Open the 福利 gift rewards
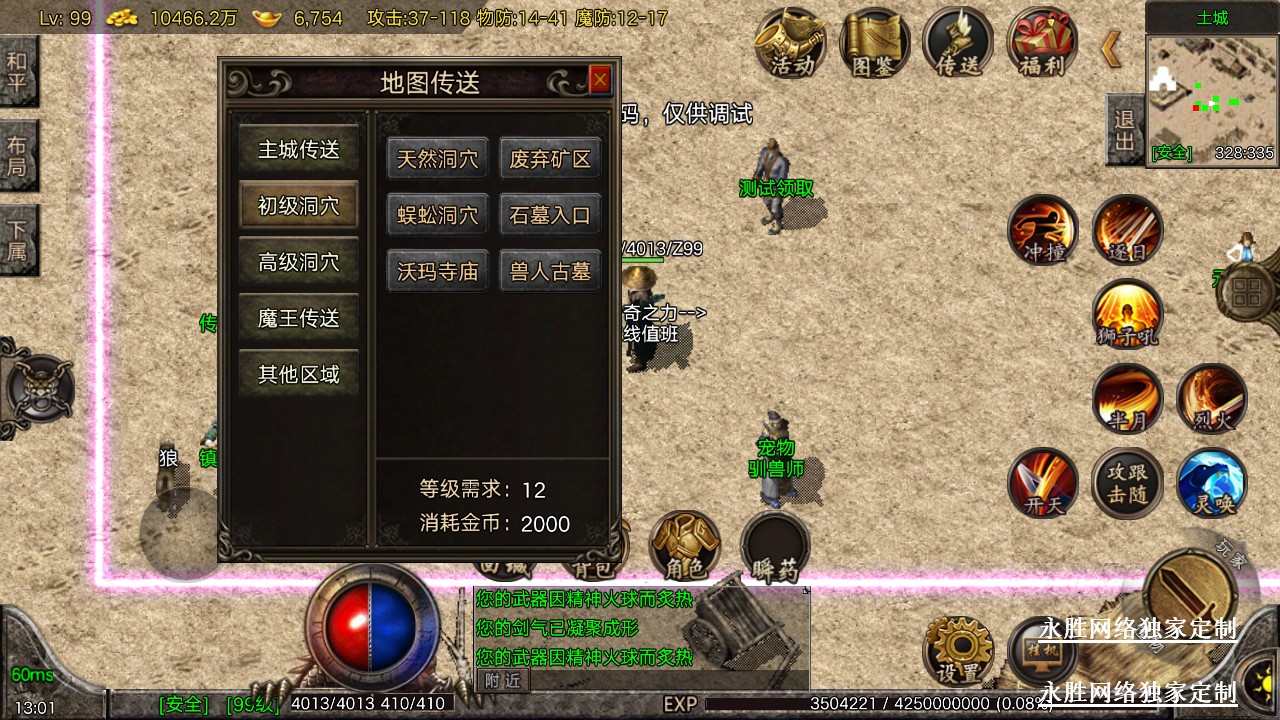Image resolution: width=1280 pixels, height=720 pixels. pyautogui.click(x=1041, y=42)
